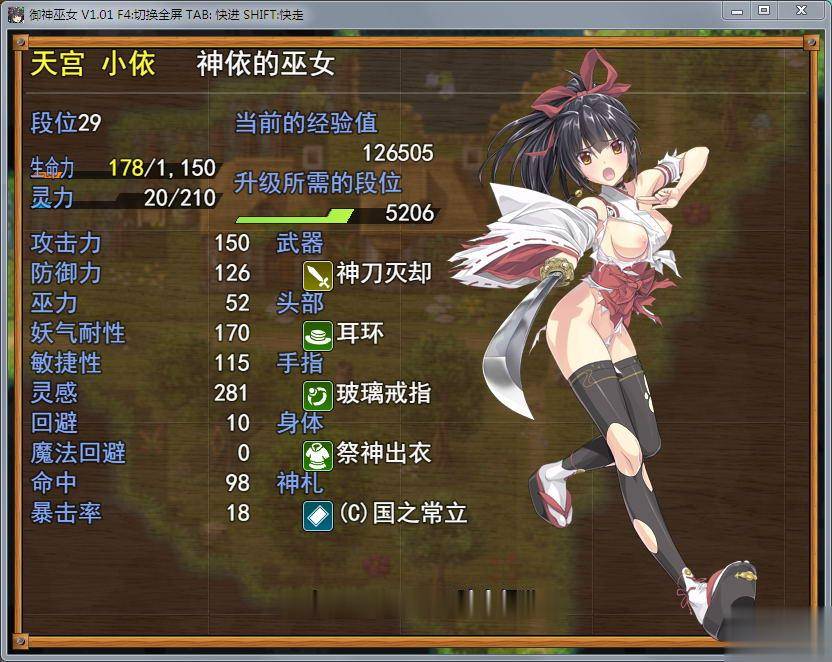Image resolution: width=832 pixels, height=662 pixels.
Task: Choose the 耳环 head equipment slot
Action: [344, 334]
